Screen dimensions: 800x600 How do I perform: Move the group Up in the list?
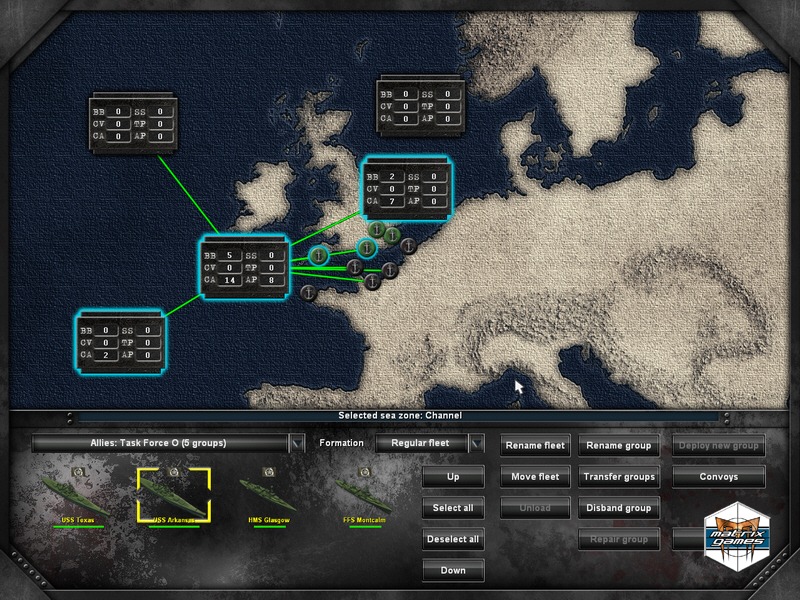click(x=453, y=477)
